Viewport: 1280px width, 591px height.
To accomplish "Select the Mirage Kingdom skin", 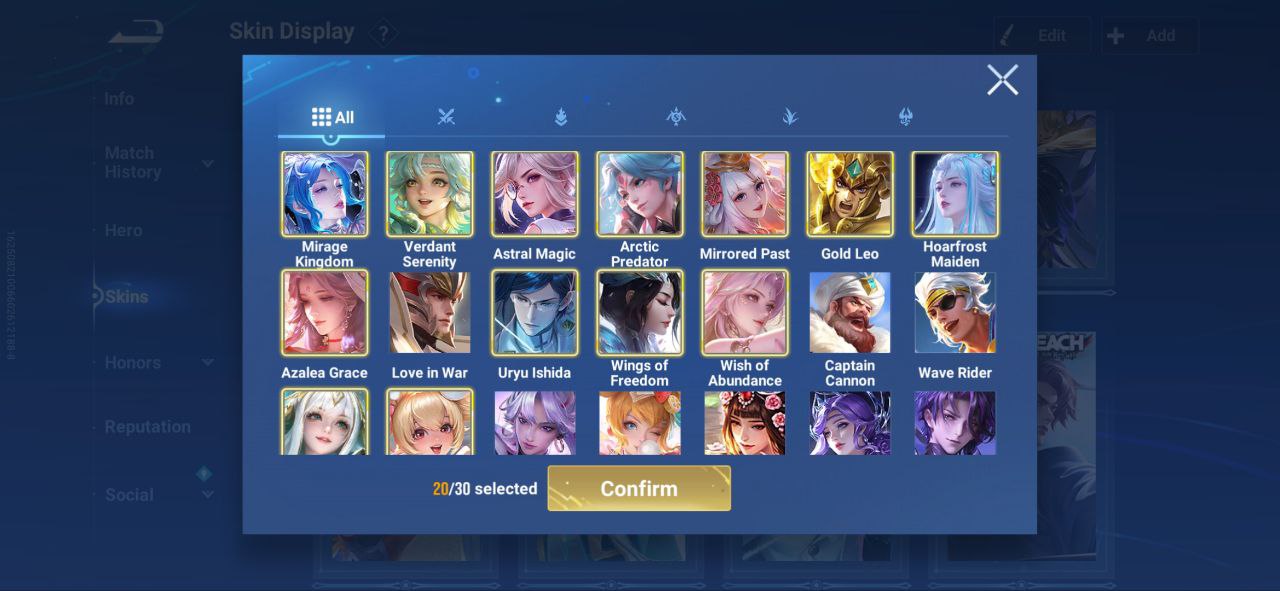I will coord(325,194).
